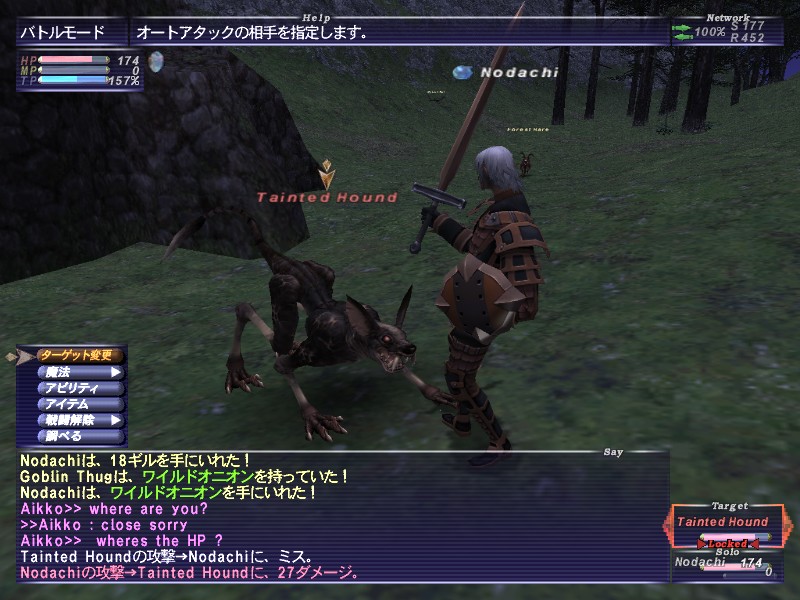Image resolution: width=800 pixels, height=600 pixels.
Task: Click the Tainted Hound target box
Action: tap(722, 523)
